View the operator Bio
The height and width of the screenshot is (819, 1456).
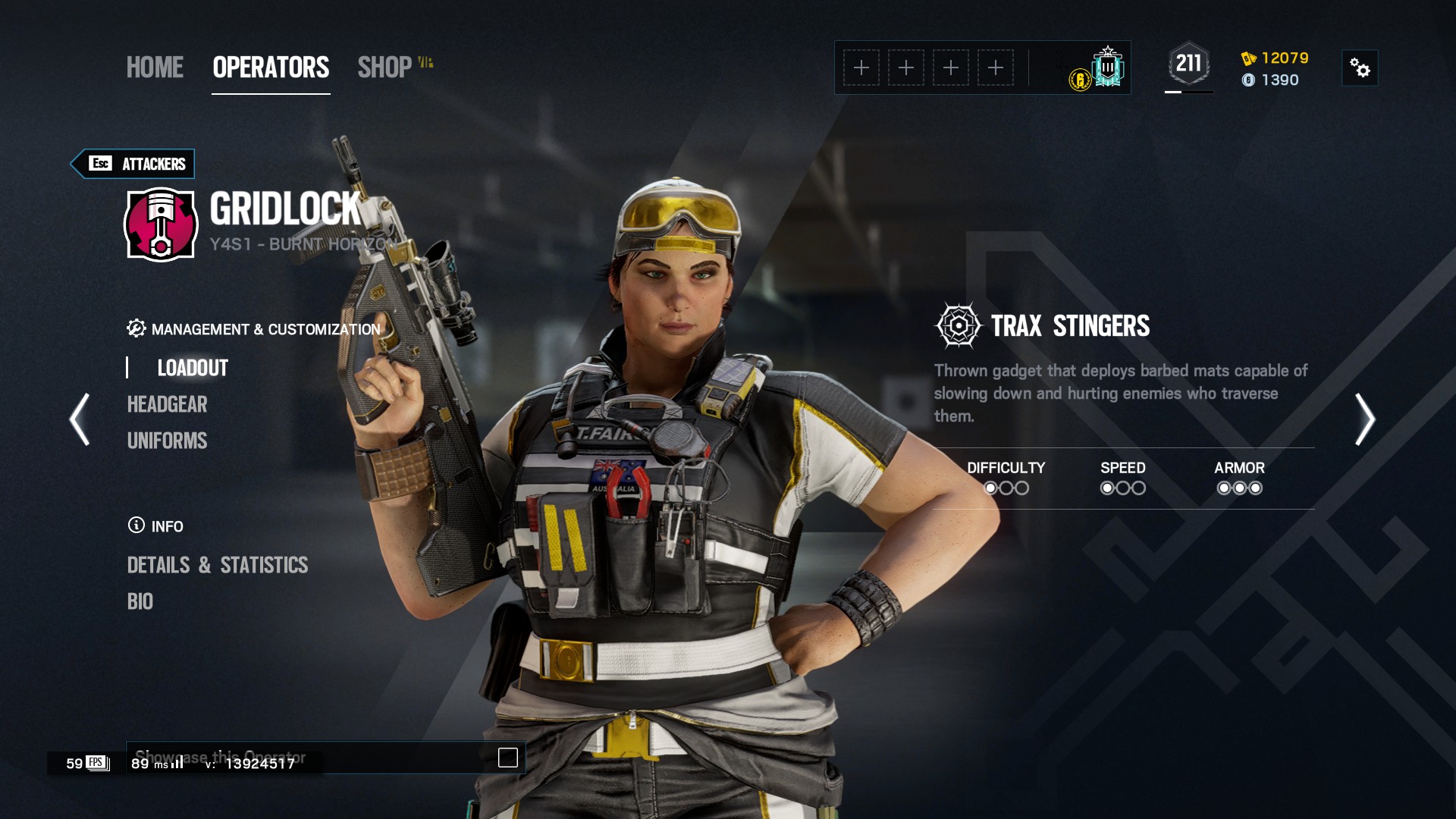coord(140,601)
